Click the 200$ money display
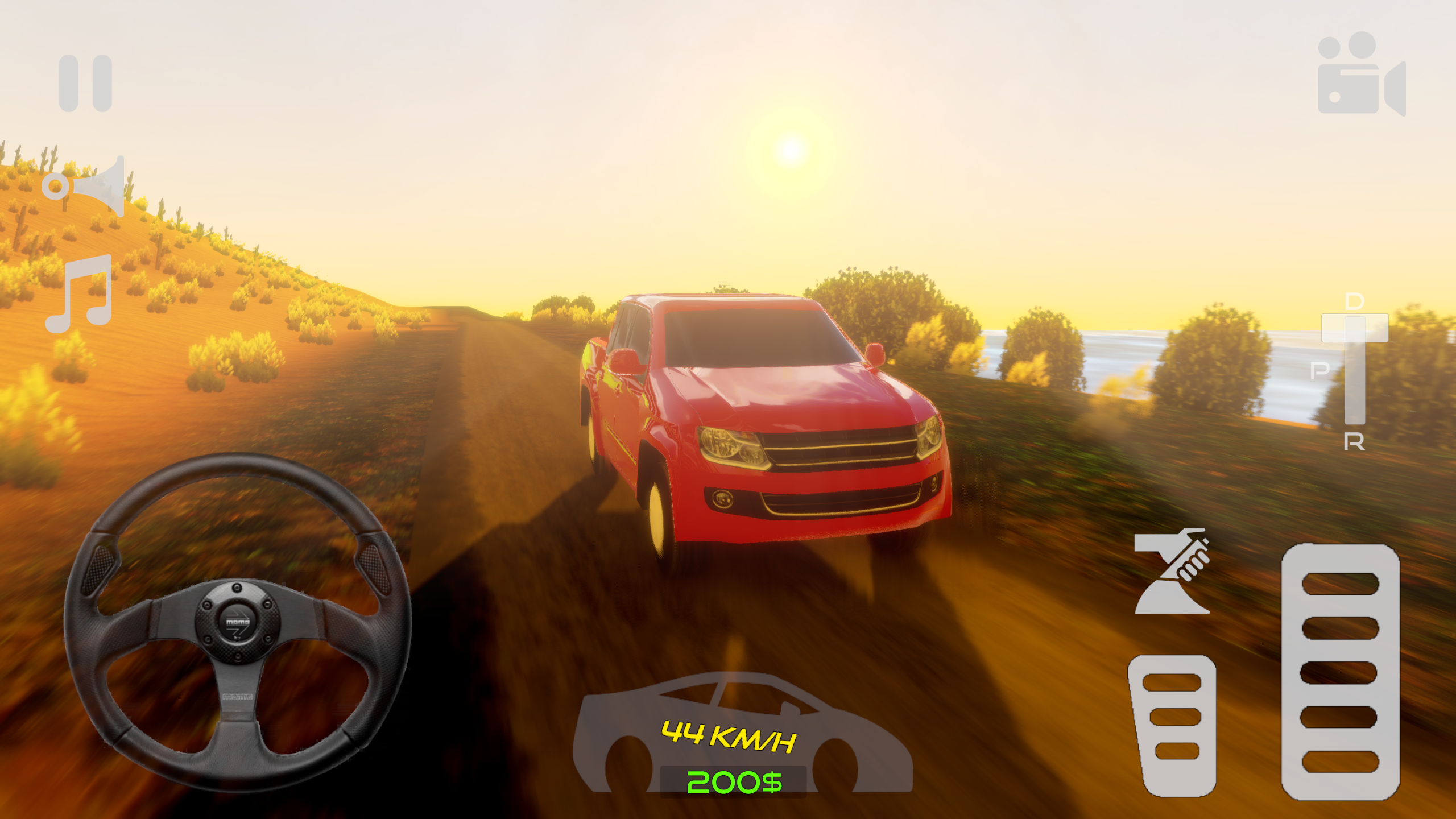1456x819 pixels. (734, 783)
